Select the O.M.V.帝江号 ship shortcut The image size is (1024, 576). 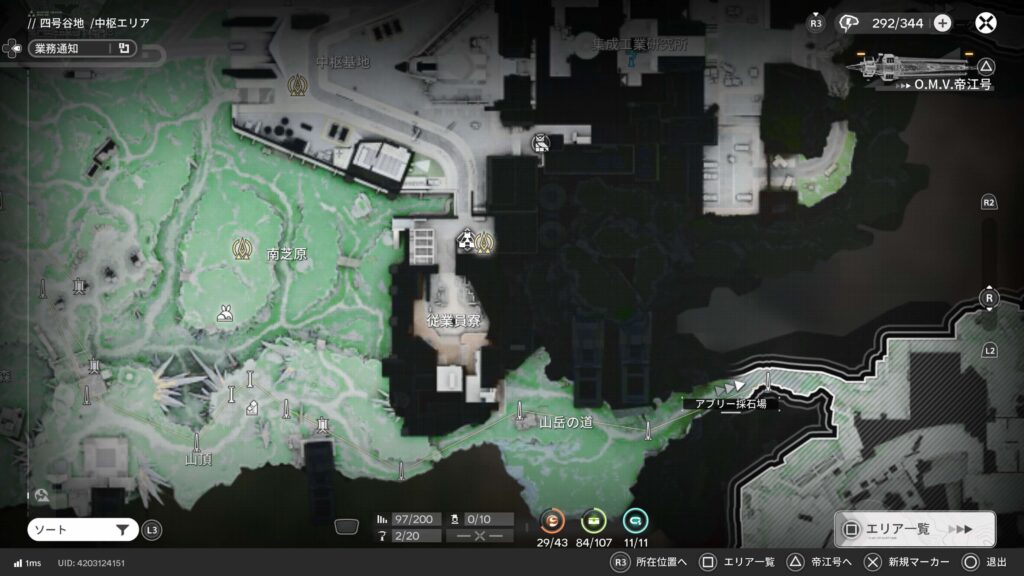tap(920, 70)
